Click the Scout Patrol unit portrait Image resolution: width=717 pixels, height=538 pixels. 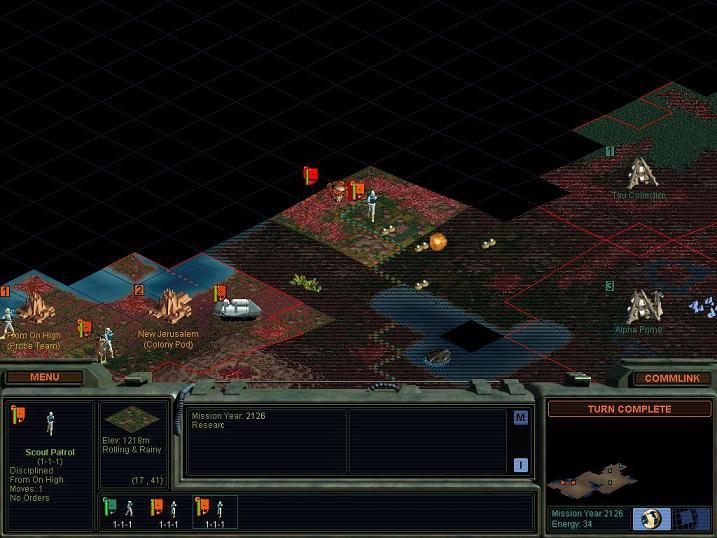[50, 424]
